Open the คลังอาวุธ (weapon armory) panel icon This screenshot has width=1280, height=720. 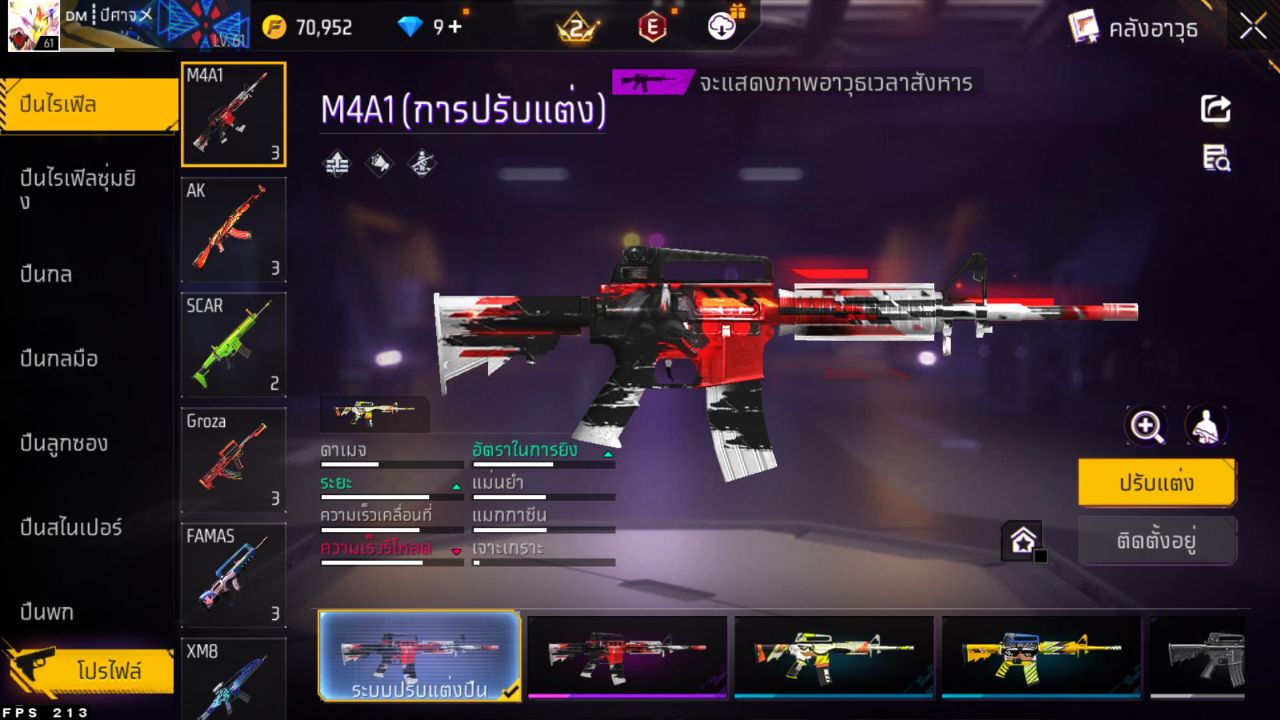tap(1084, 27)
